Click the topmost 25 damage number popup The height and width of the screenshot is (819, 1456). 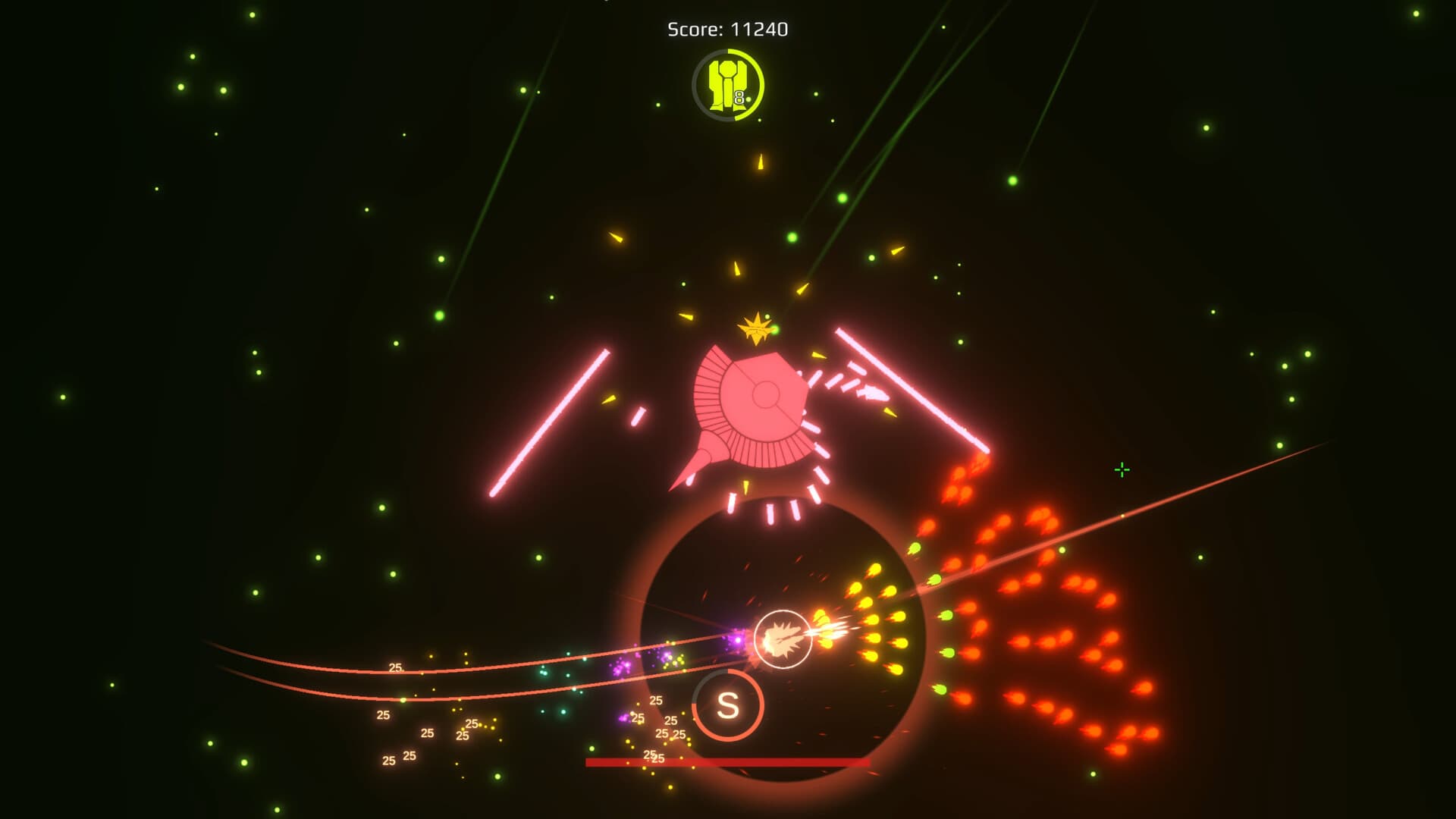point(394,667)
